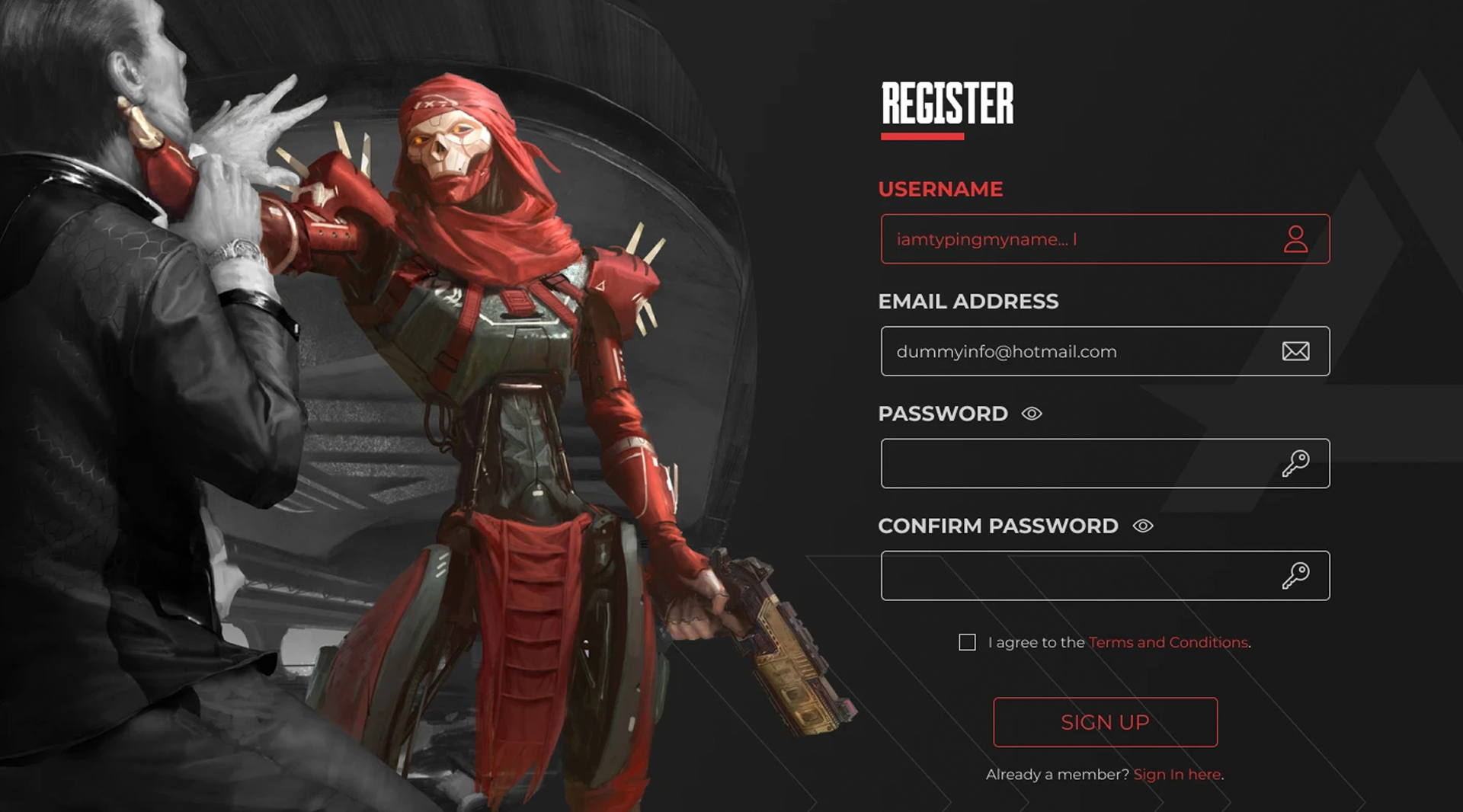Tick the agree to terms checkbox
The width and height of the screenshot is (1463, 812).
(967, 642)
